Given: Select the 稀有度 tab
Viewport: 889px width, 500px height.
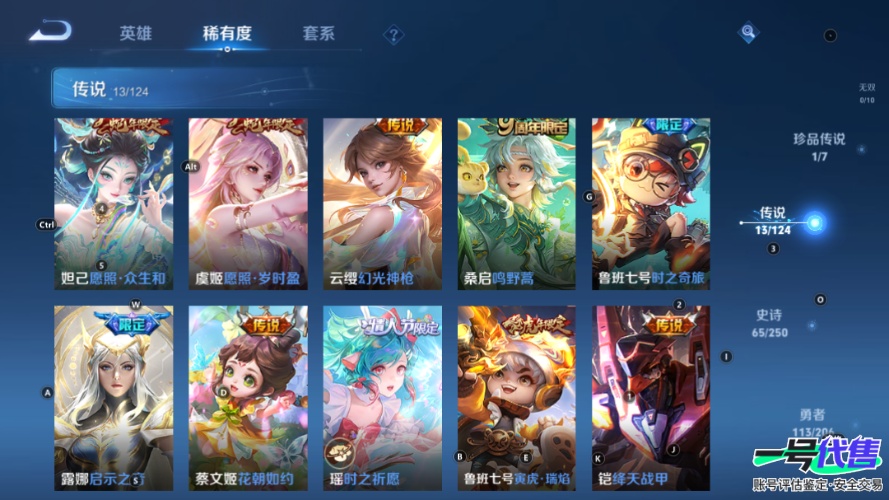Looking at the screenshot, I should (x=227, y=33).
